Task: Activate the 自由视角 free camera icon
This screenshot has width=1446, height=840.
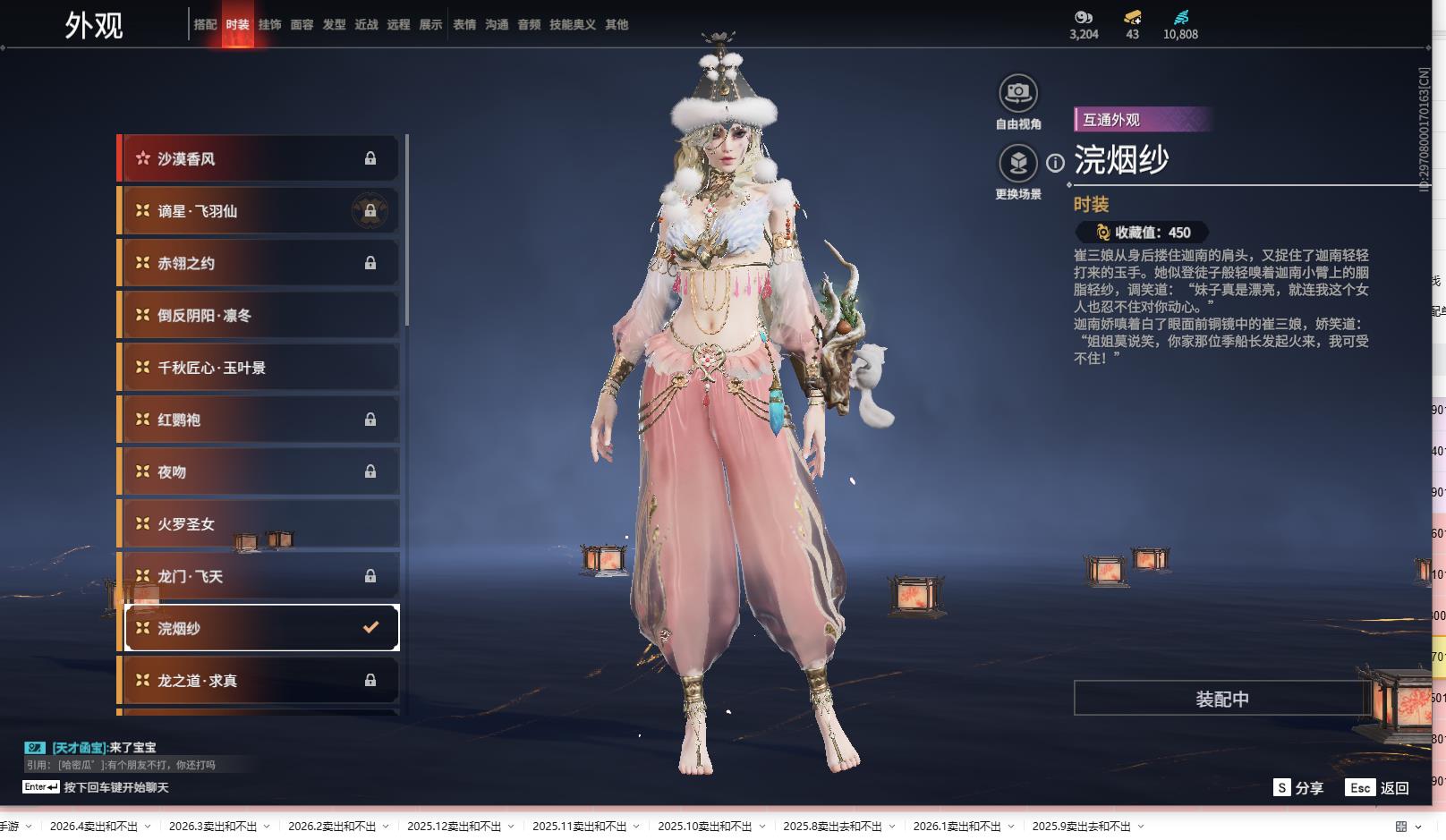Action: 1017,93
